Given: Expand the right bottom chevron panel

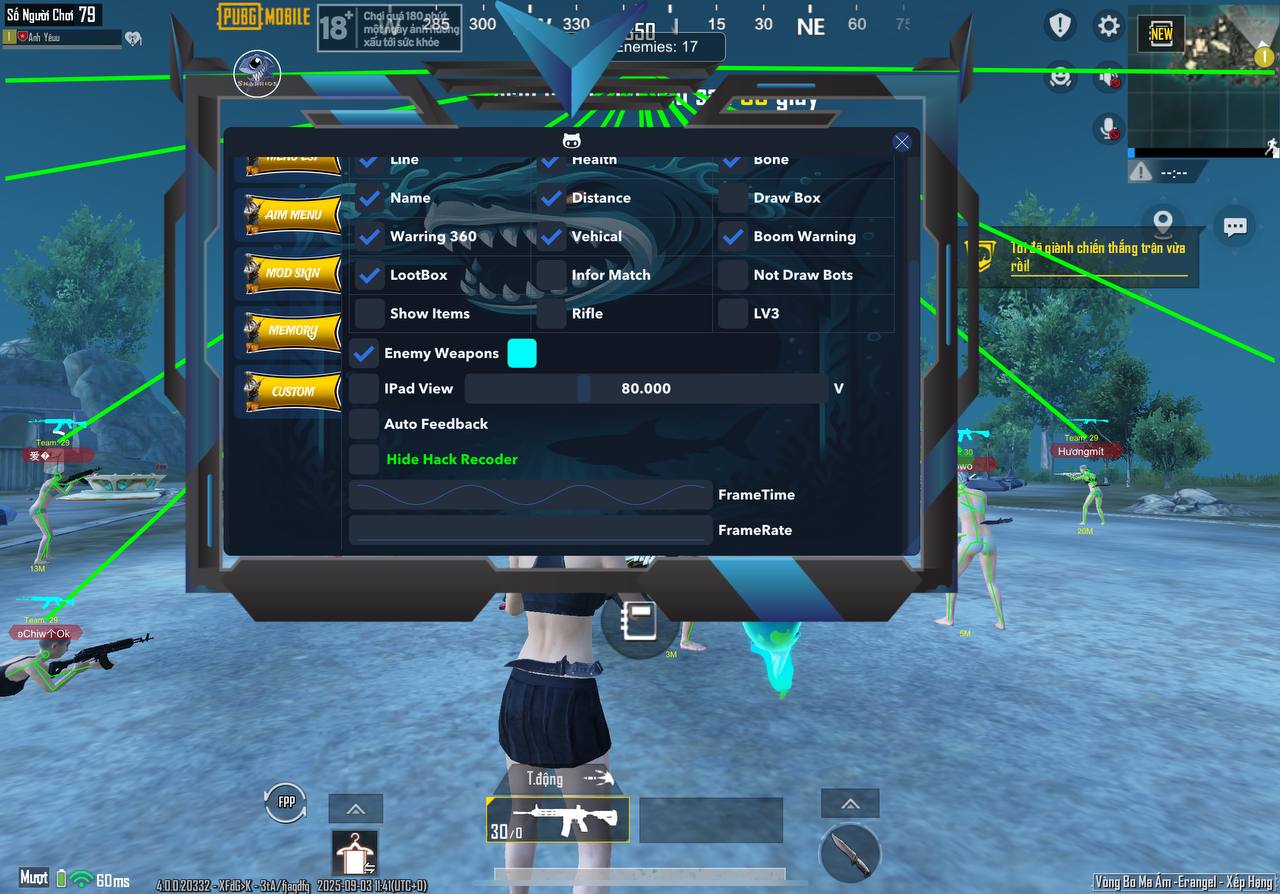Looking at the screenshot, I should (849, 803).
